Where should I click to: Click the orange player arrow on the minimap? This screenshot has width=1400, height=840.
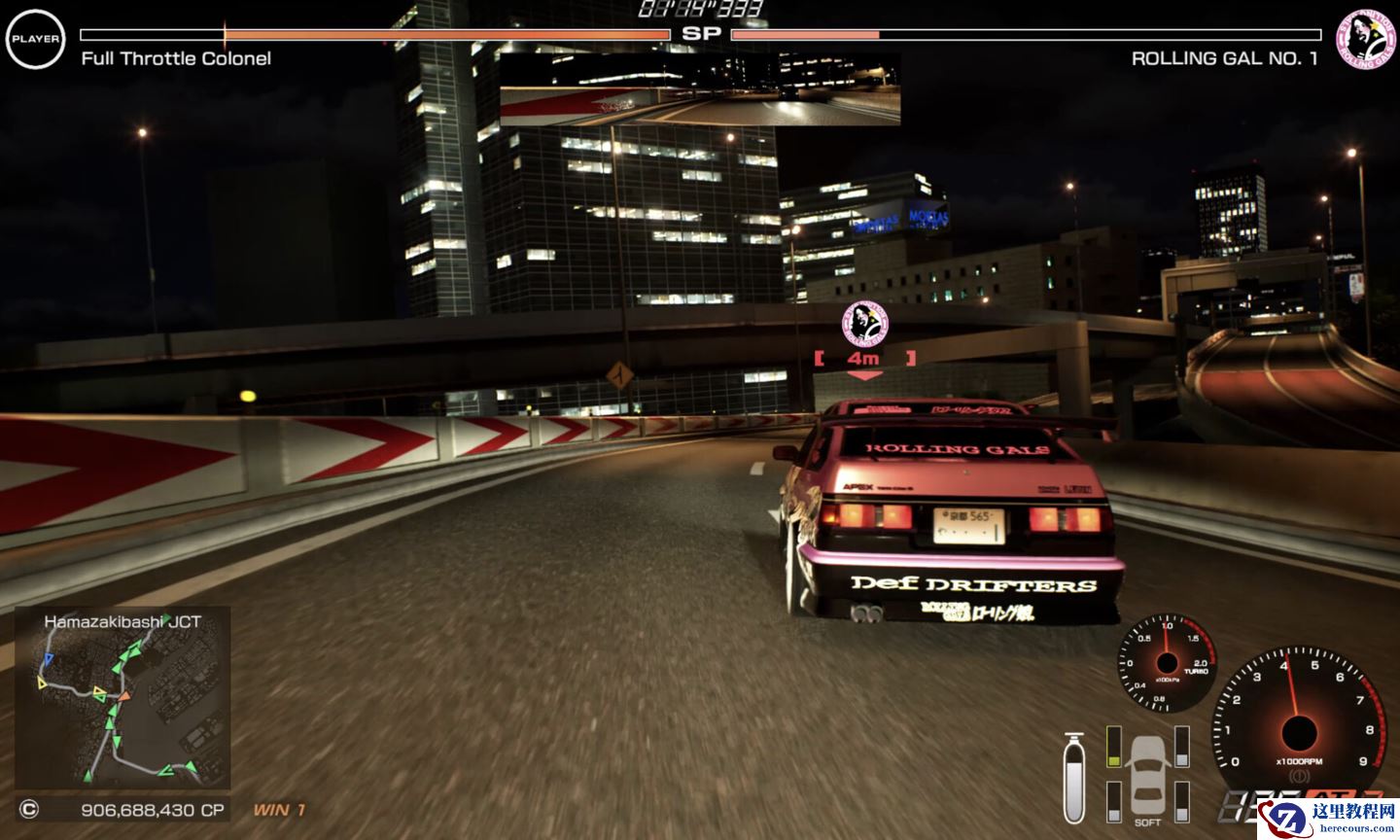[122, 696]
